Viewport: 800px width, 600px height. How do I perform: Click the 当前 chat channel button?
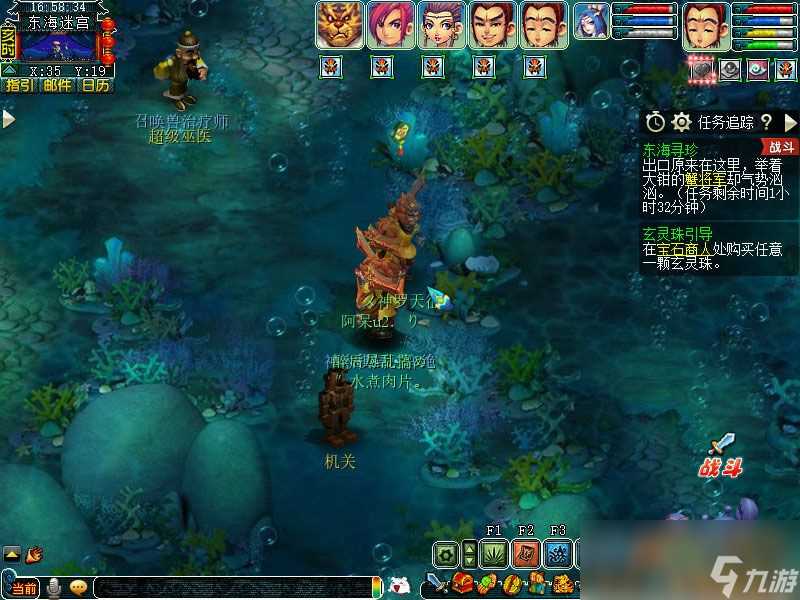click(x=26, y=587)
